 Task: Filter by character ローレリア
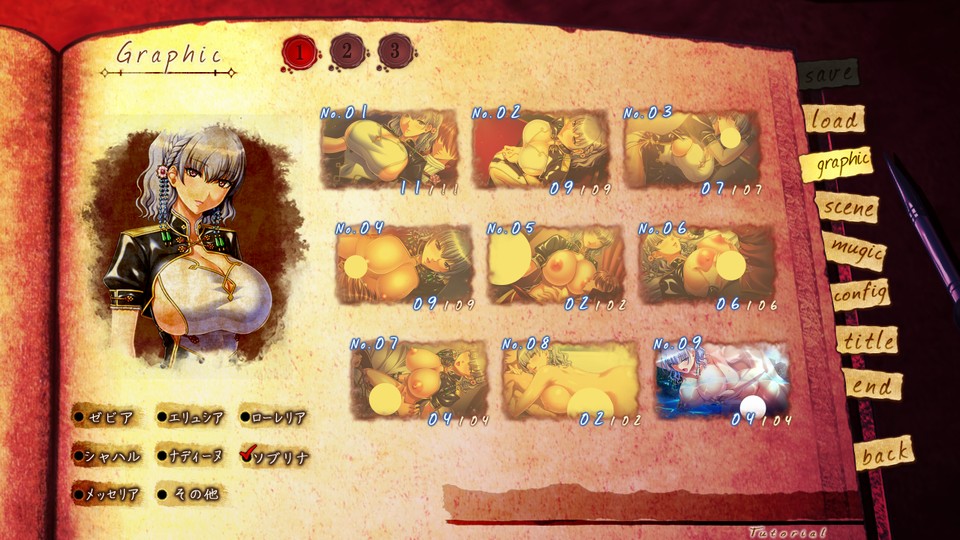[273, 417]
